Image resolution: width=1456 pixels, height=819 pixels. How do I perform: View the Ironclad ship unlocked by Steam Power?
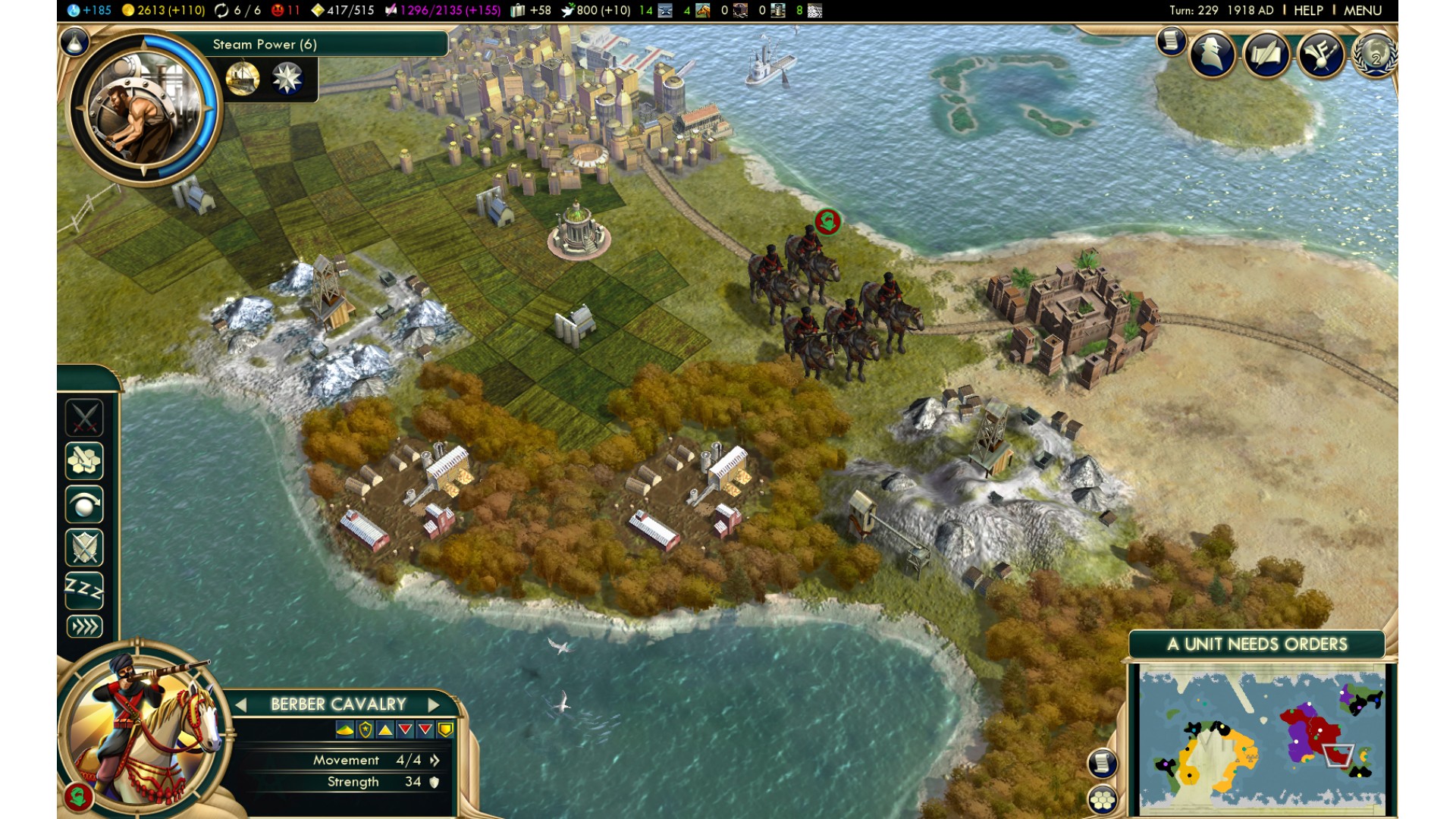(x=243, y=78)
